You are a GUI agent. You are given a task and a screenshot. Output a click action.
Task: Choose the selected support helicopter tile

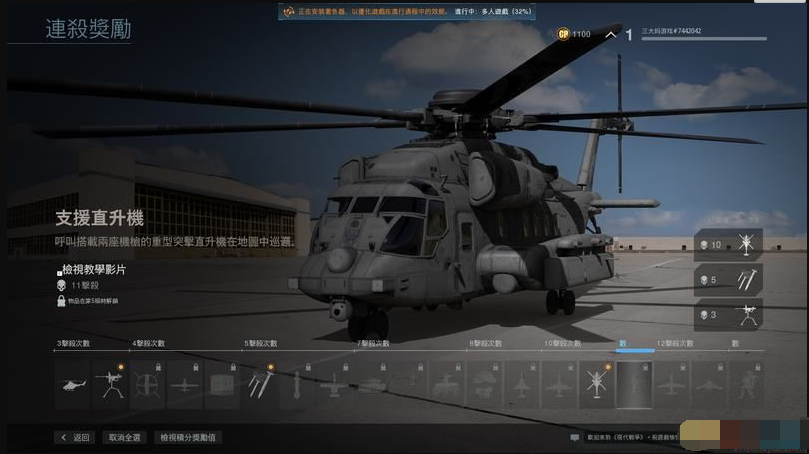[x=597, y=385]
